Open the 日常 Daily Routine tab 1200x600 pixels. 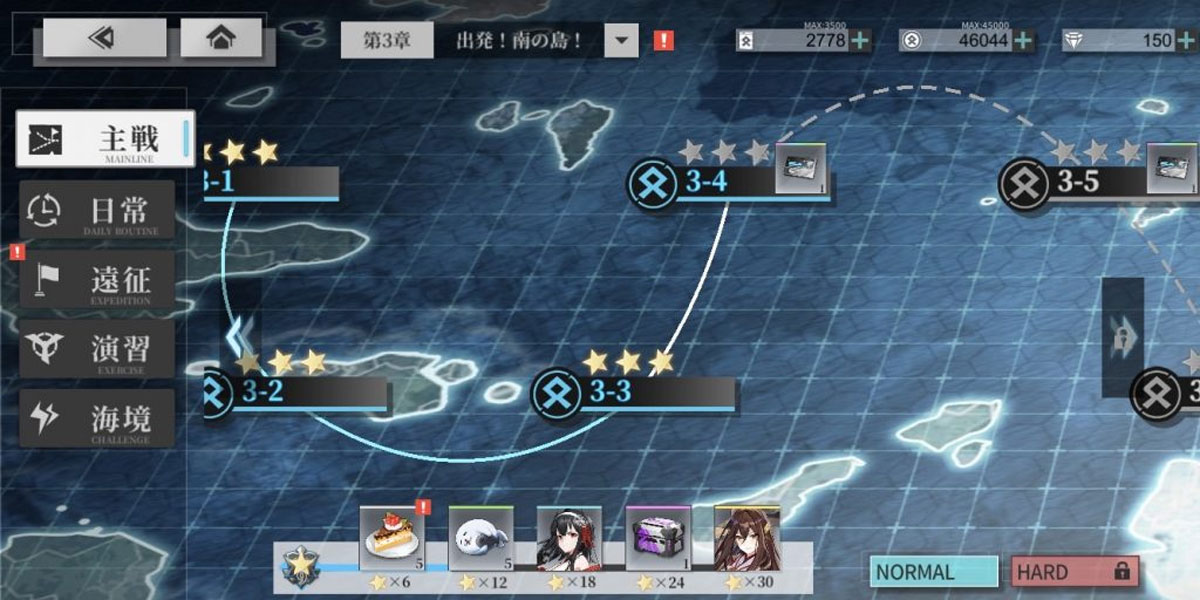point(98,210)
